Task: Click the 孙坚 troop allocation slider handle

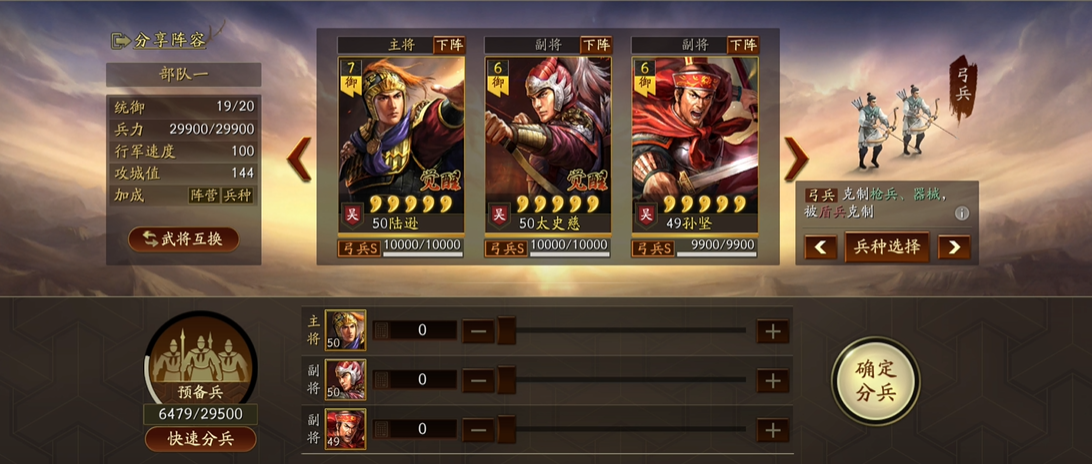Action: click(506, 429)
